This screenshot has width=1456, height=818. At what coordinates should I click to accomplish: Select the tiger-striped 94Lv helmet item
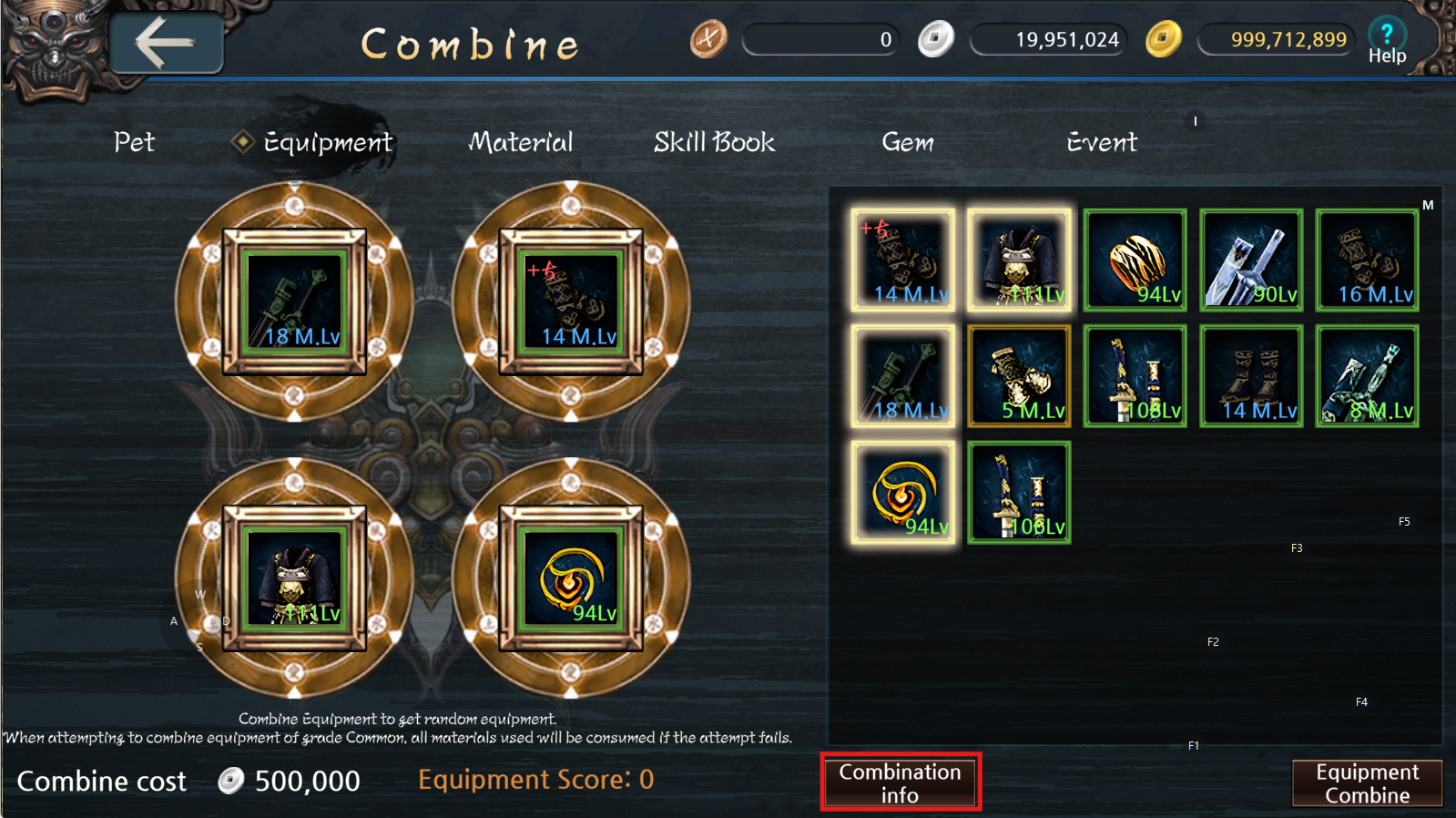tap(1135, 260)
